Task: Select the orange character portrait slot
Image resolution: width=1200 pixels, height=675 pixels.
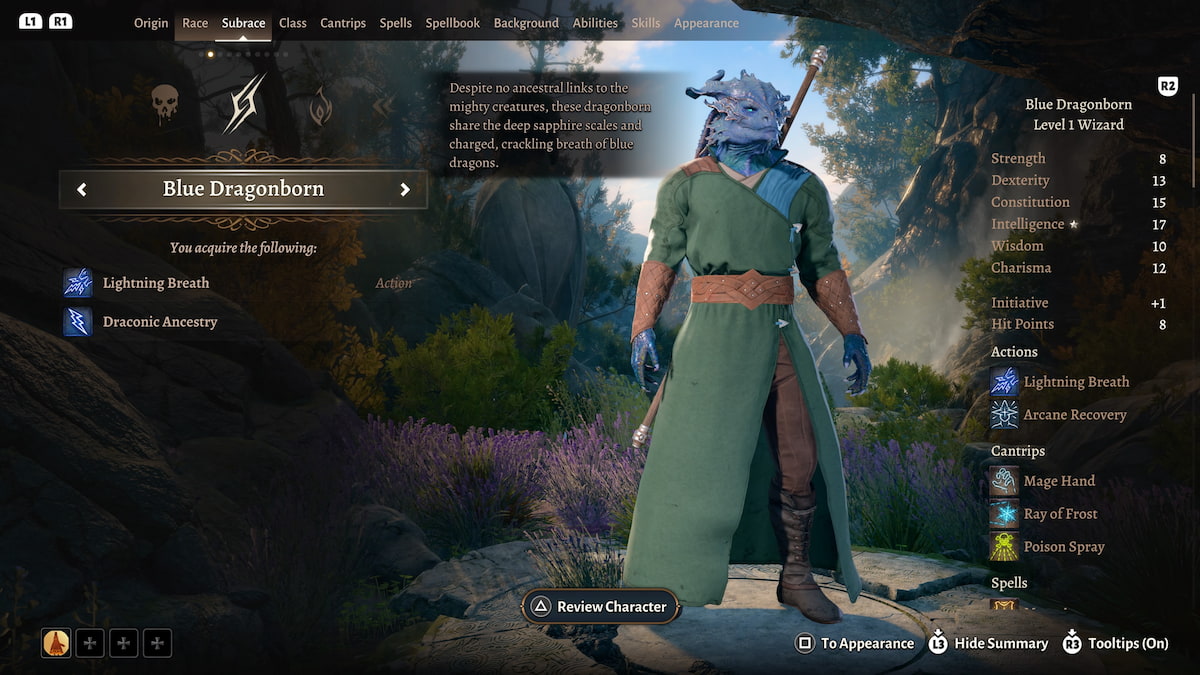Action: click(56, 643)
